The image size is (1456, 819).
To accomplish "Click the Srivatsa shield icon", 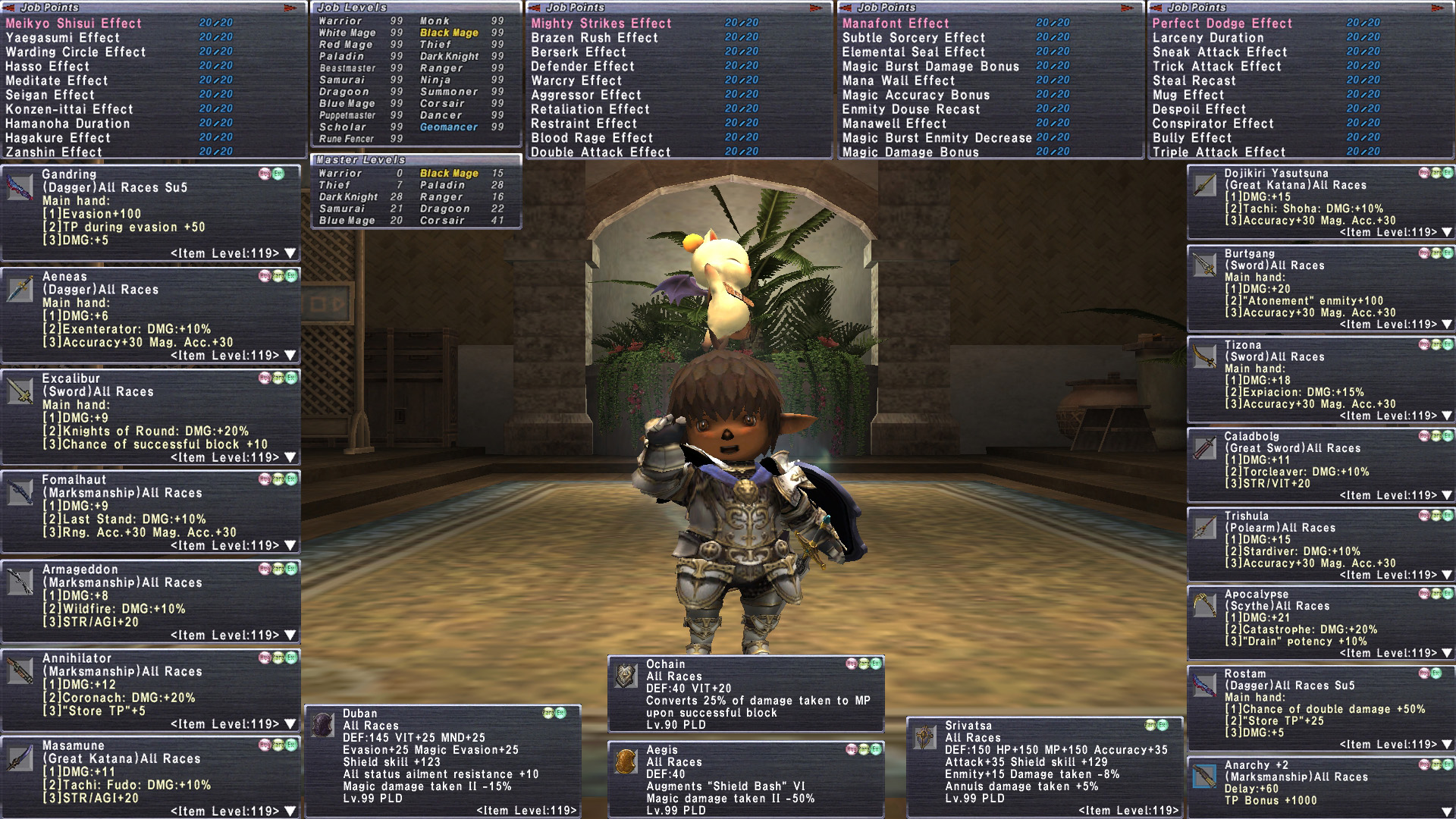I will point(925,737).
